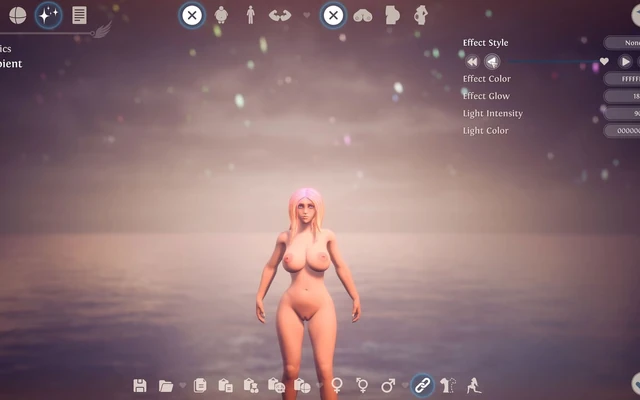
Task: Edit the Effect Color value field
Action: [621, 79]
